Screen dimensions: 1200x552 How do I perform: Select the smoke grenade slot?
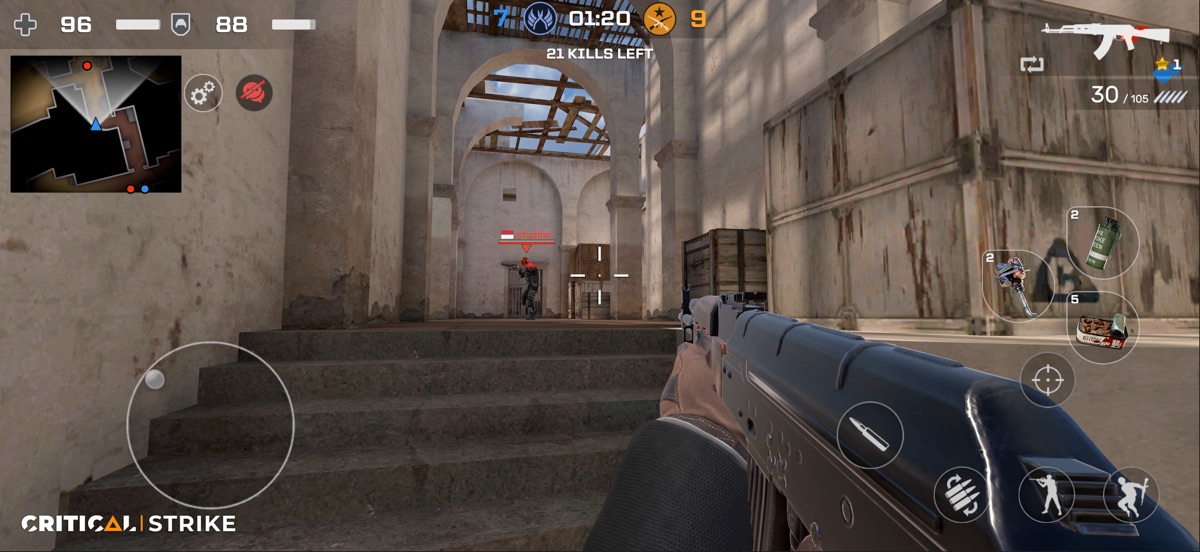point(1102,241)
